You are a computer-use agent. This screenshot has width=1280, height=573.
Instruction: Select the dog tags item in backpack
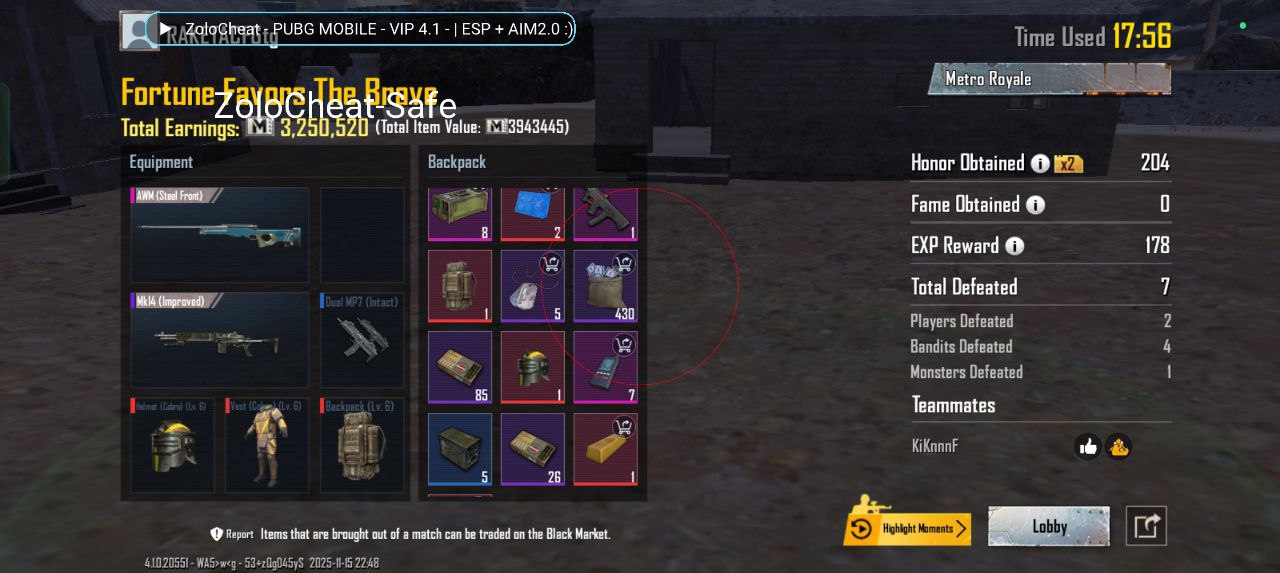tap(532, 286)
